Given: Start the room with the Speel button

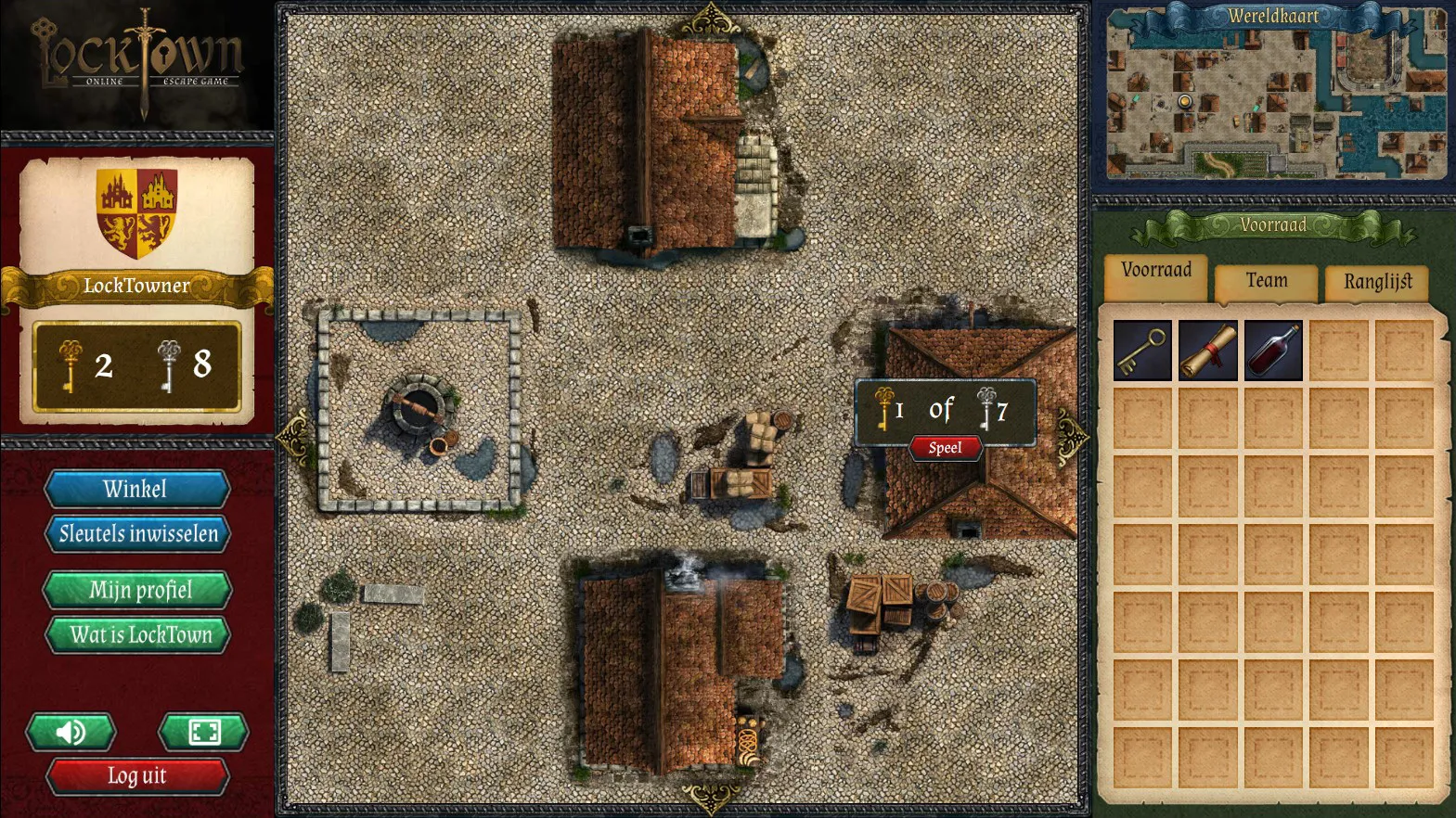Looking at the screenshot, I should [945, 448].
